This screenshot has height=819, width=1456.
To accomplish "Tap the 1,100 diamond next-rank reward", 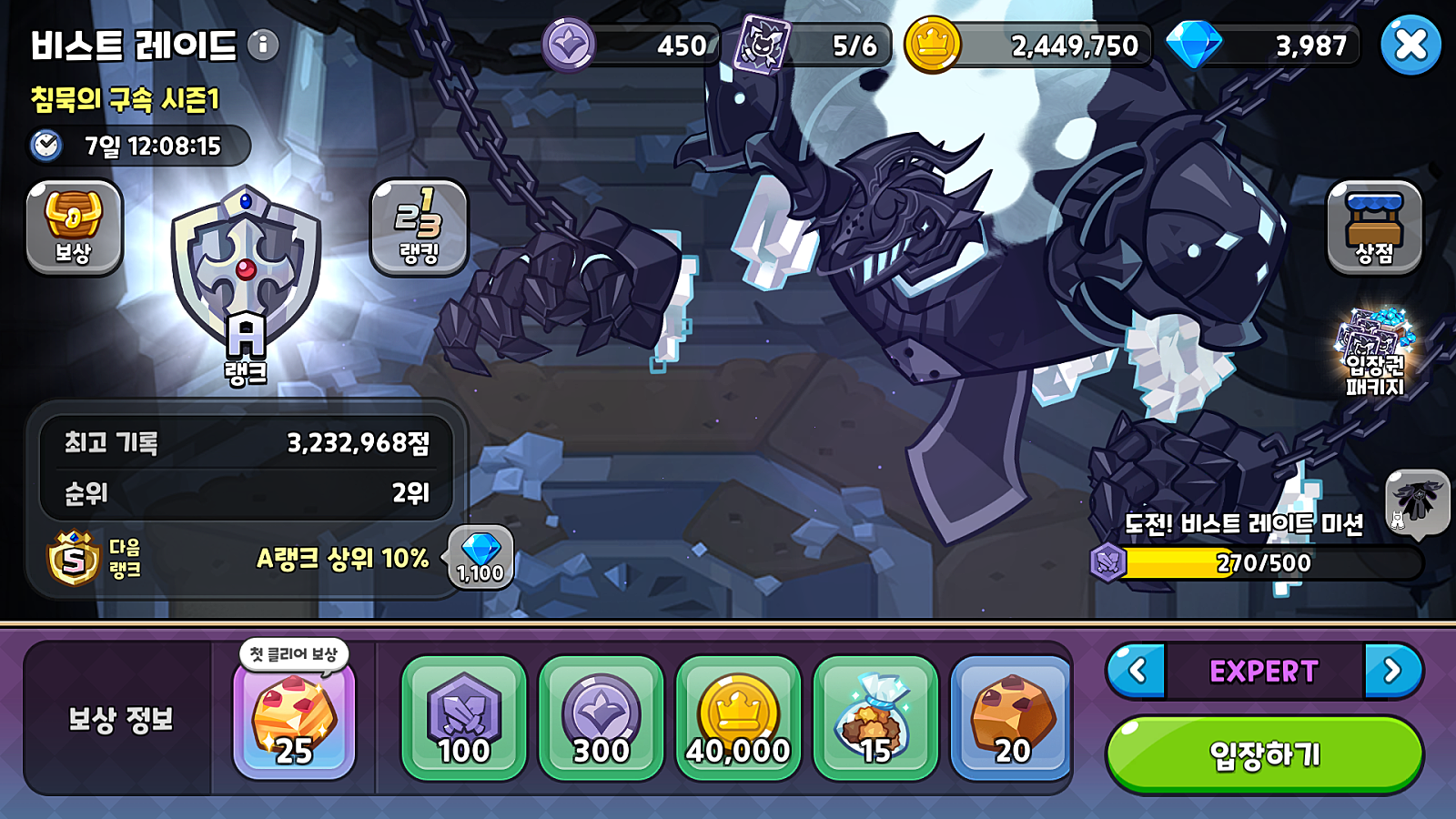I will coord(480,556).
